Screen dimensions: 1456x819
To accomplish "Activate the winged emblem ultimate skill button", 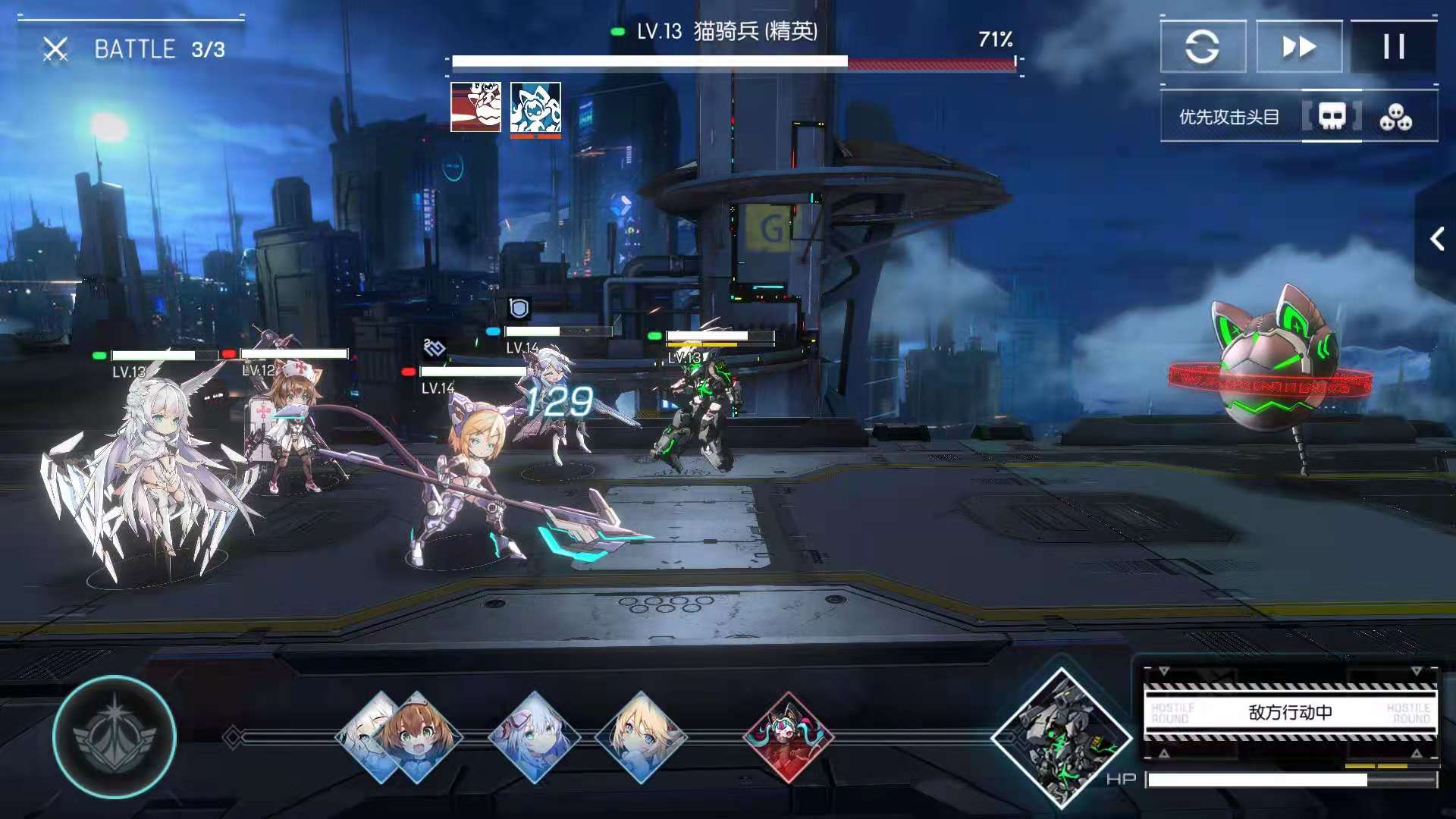I will [x=115, y=737].
